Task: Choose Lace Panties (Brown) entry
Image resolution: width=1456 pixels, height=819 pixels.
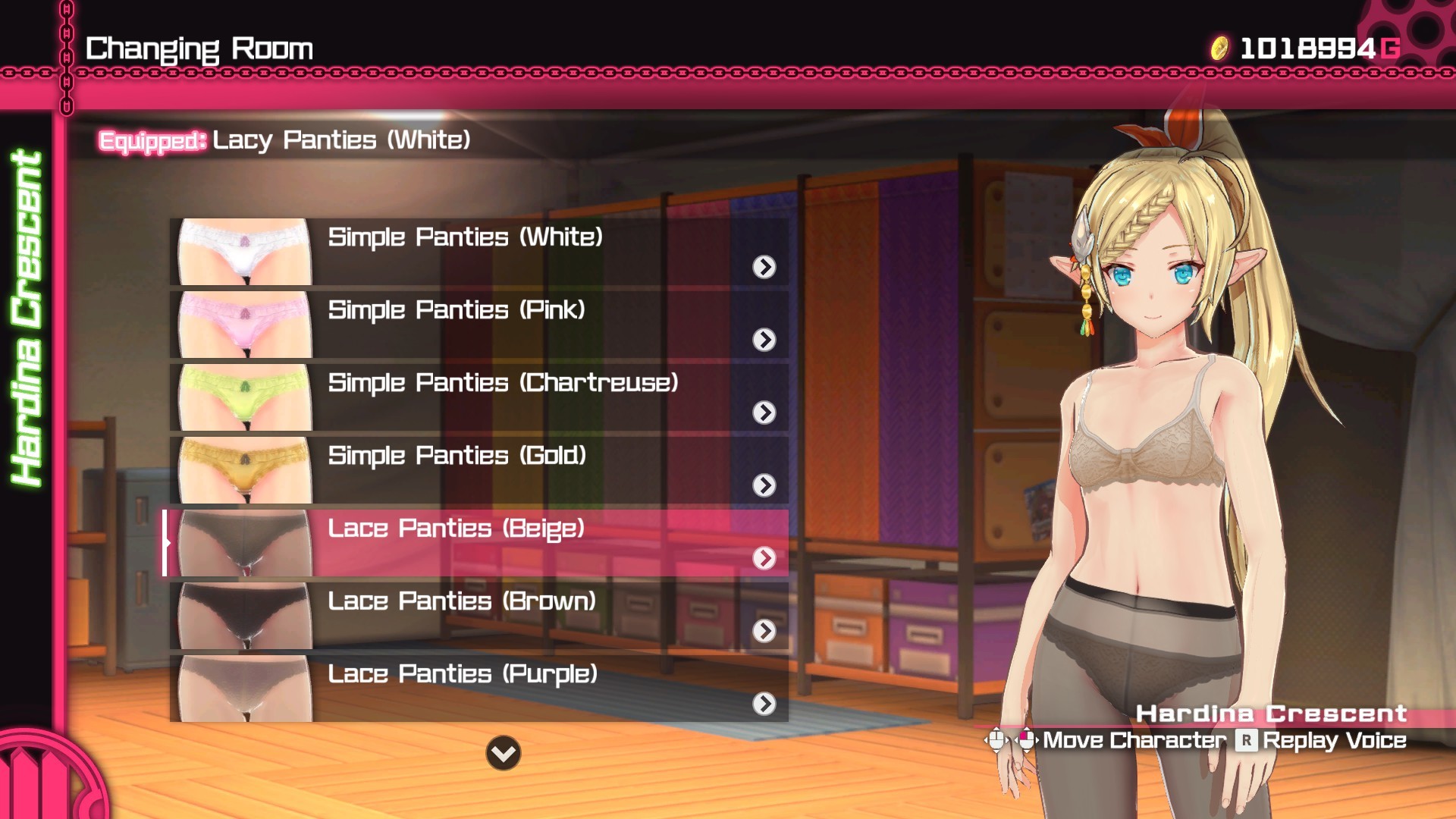Action: (478, 614)
